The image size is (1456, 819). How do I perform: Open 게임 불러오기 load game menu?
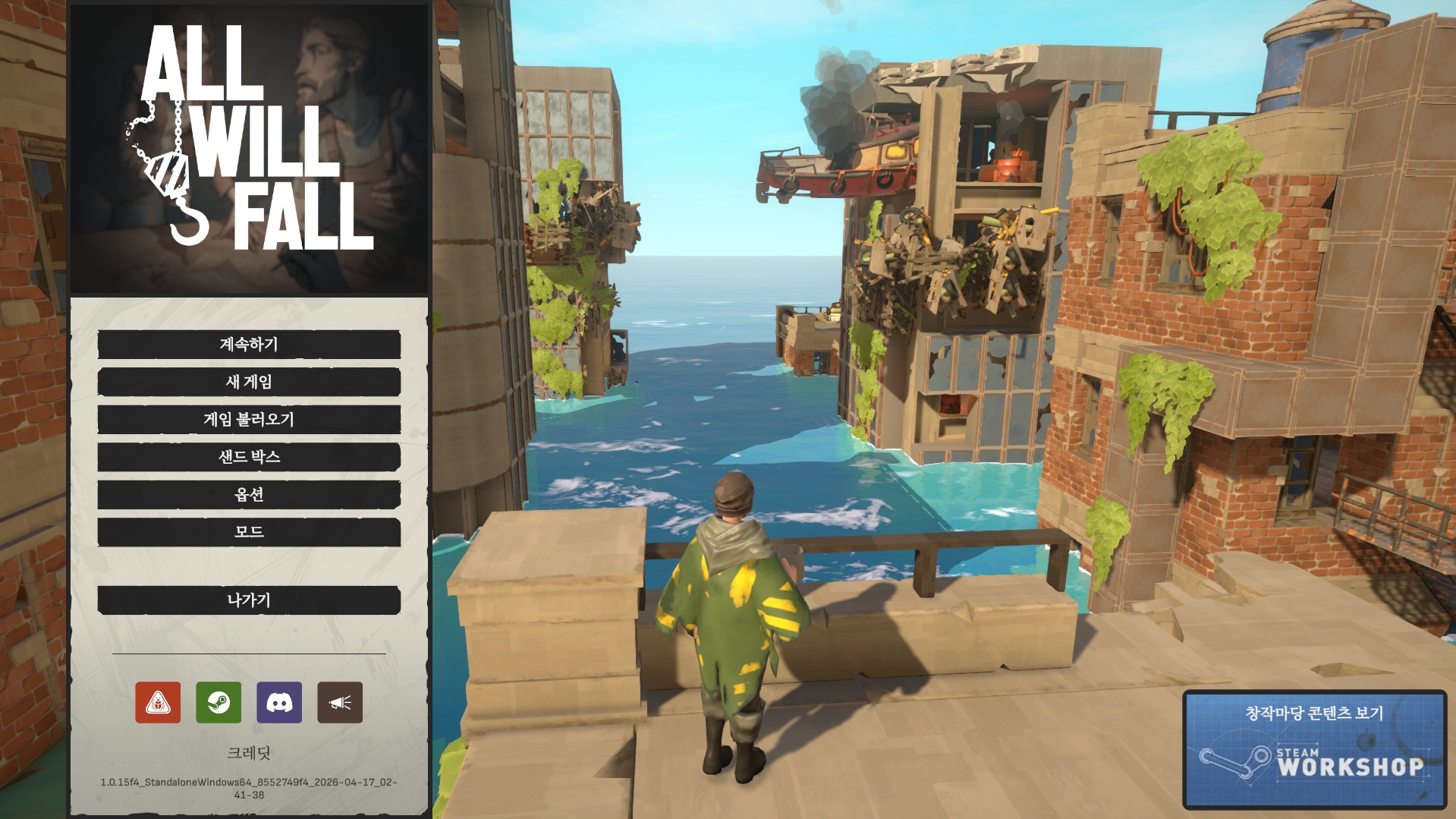click(x=249, y=420)
